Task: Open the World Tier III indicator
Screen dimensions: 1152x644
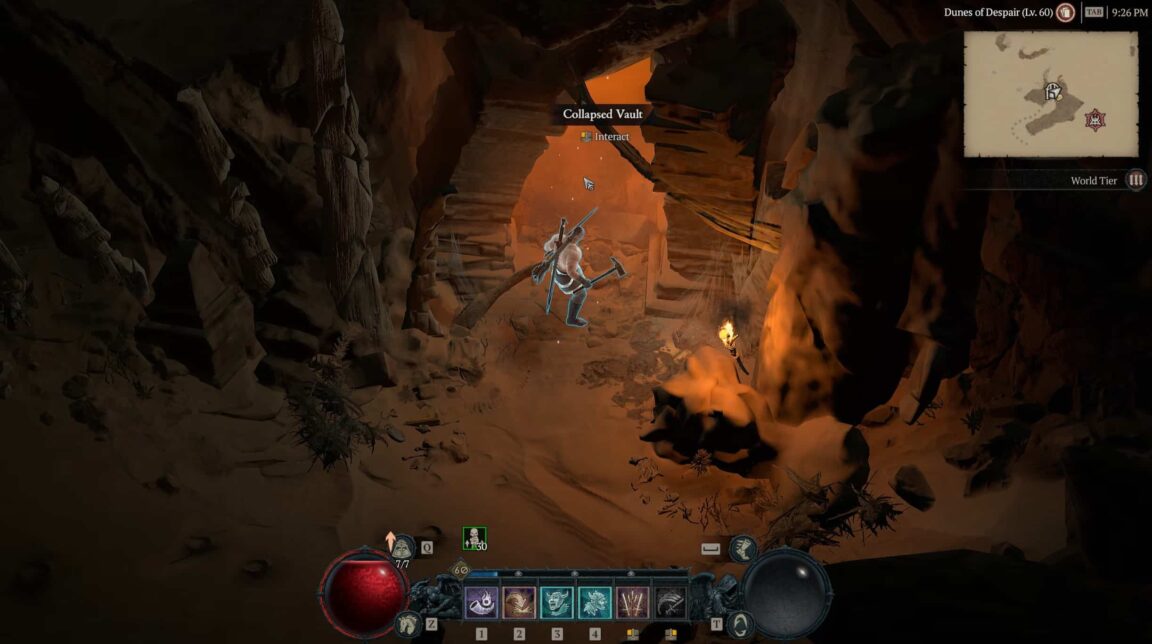Action: [1136, 180]
